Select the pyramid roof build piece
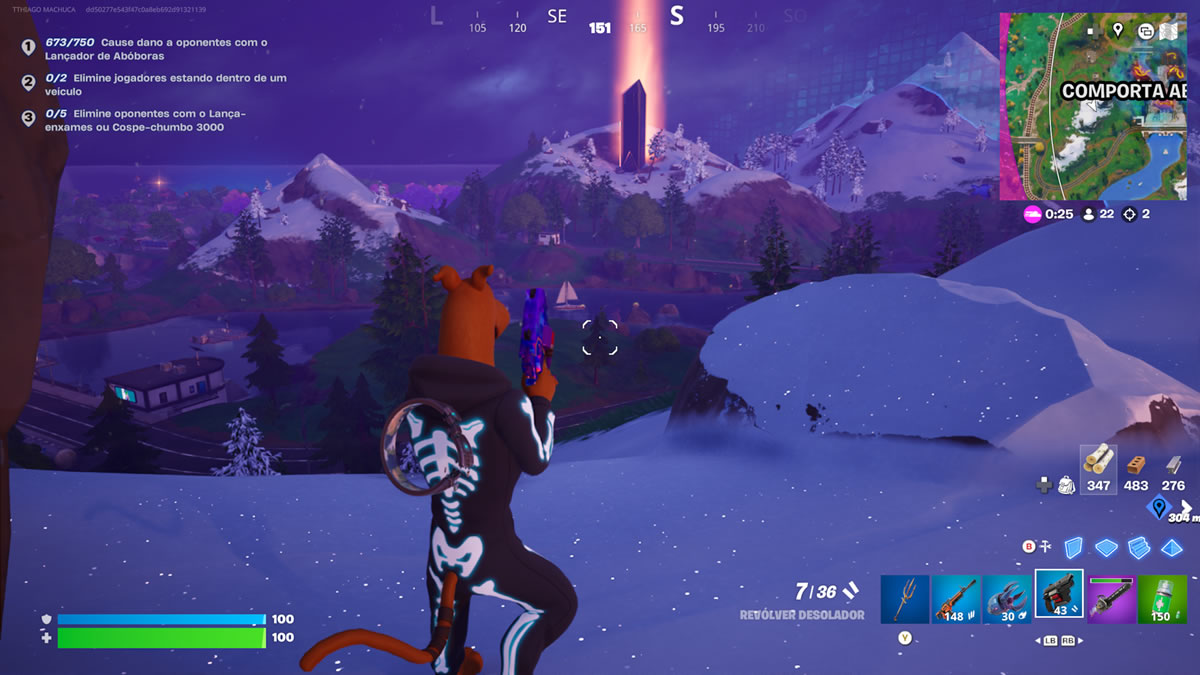Viewport: 1200px width, 675px height. tap(1171, 547)
